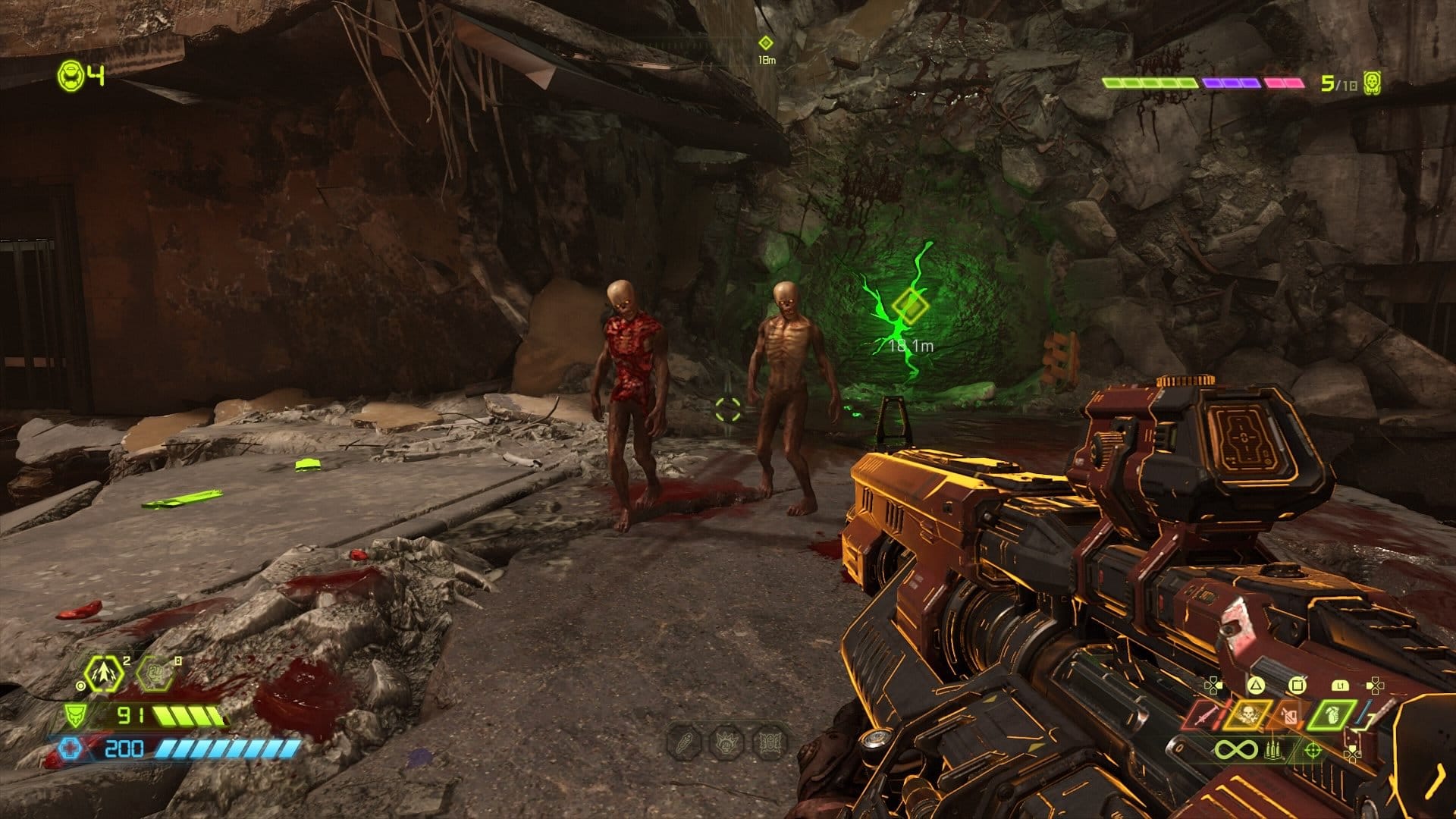Click the weapon mod crosshair icon
Image resolution: width=1456 pixels, height=819 pixels.
(1313, 751)
